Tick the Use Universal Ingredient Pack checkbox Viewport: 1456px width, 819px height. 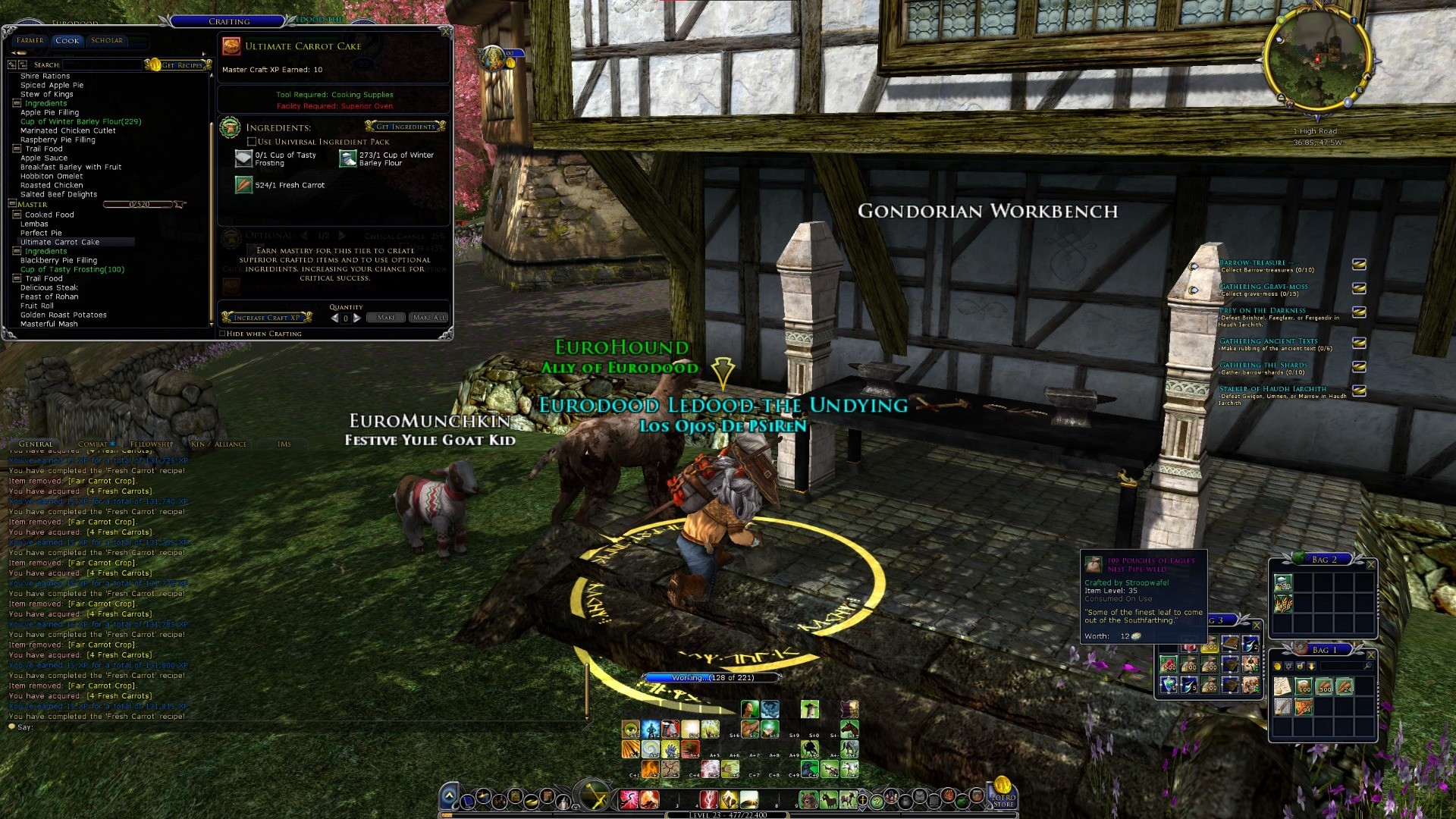tap(252, 142)
